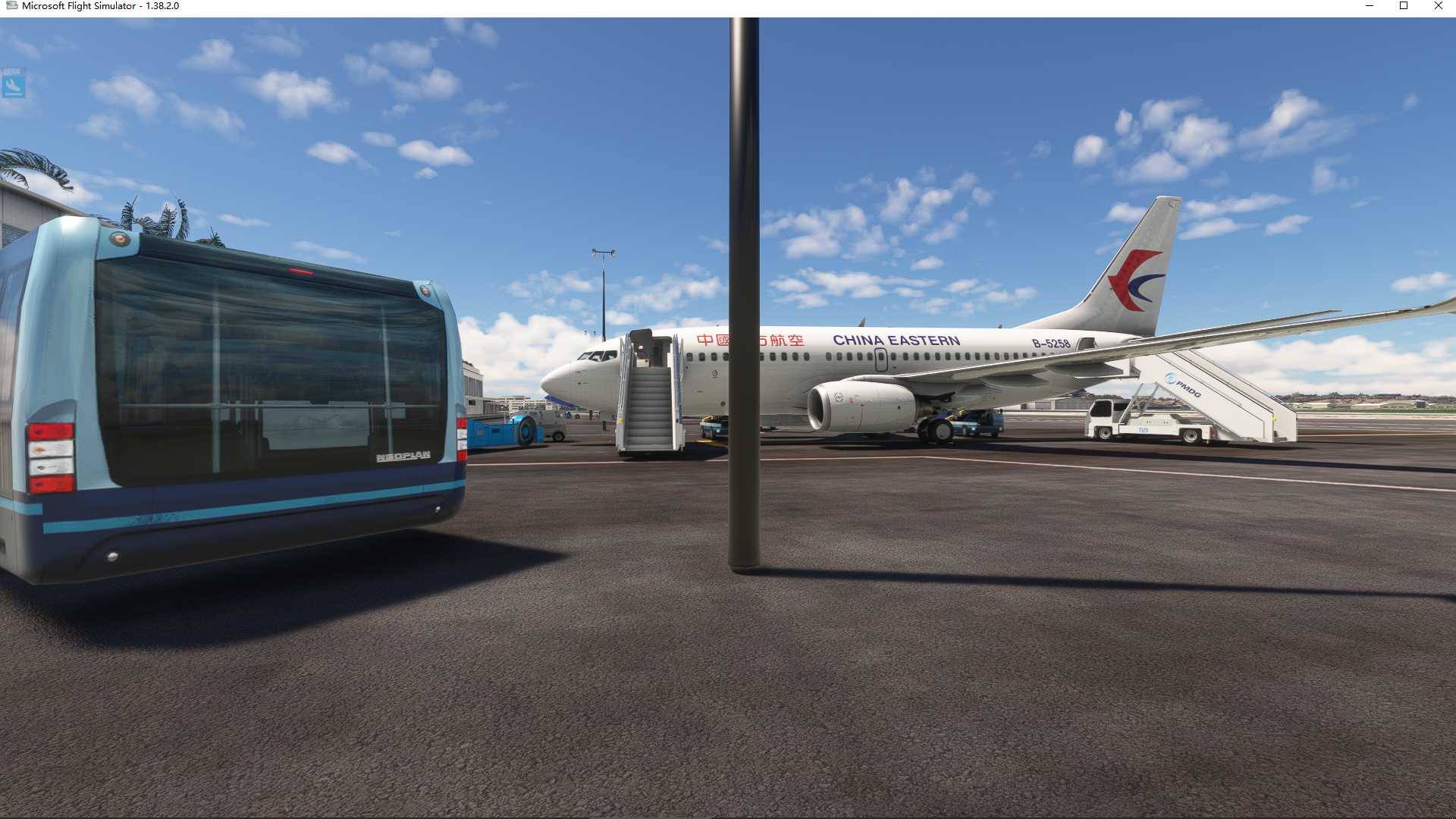Minimize the simulator window
The width and height of the screenshot is (1456, 819).
pos(1370,6)
